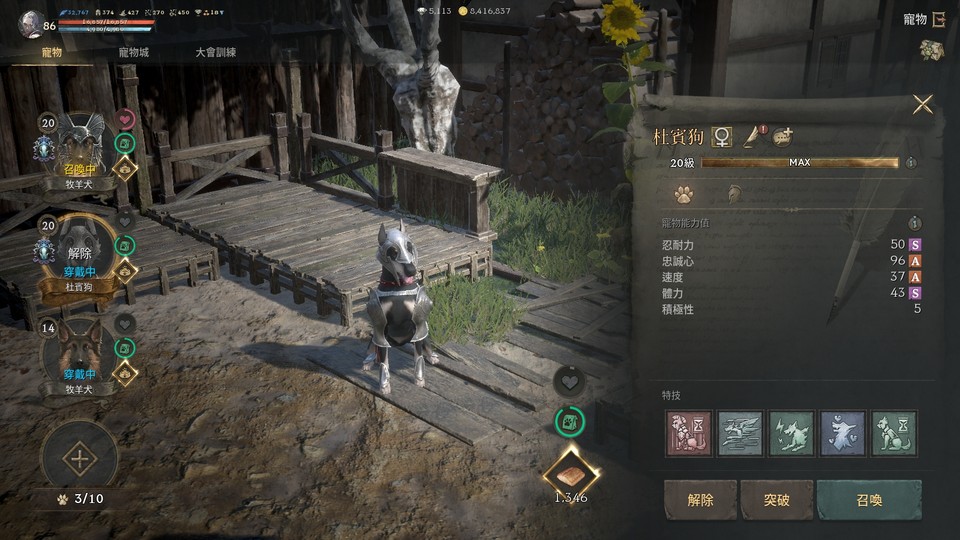Select the blue hearts wolf skill
This screenshot has width=960, height=540.
pyautogui.click(x=843, y=433)
